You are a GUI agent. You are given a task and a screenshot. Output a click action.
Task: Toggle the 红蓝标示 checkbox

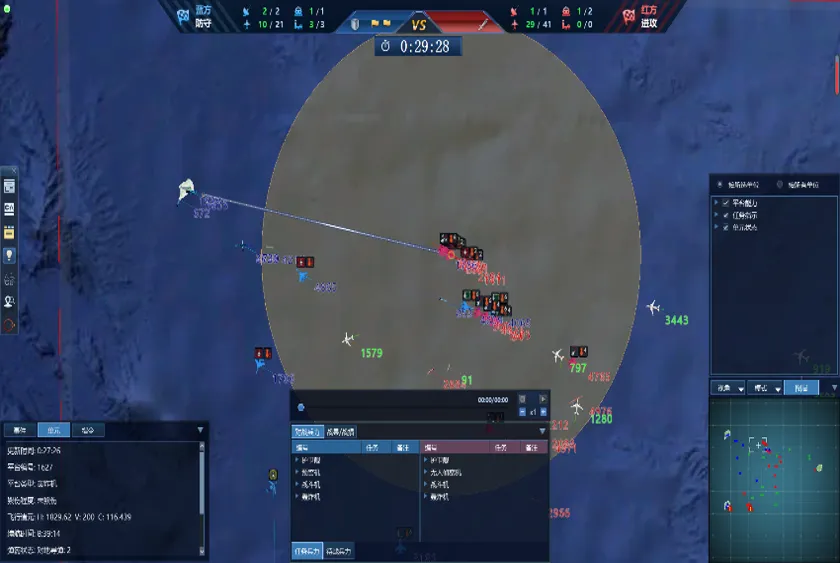point(726,215)
